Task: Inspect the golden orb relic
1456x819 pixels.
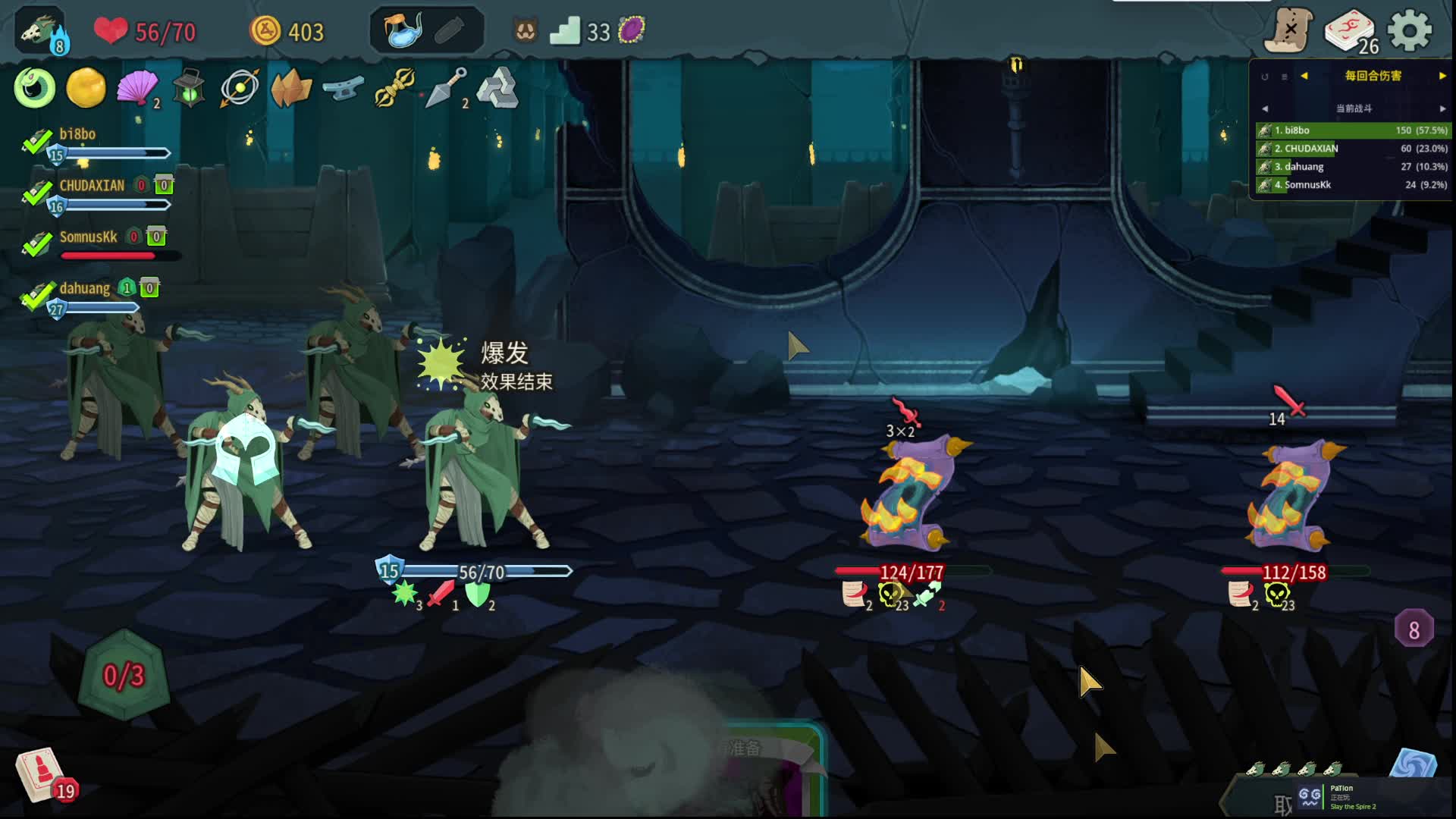Action: pyautogui.click(x=86, y=88)
